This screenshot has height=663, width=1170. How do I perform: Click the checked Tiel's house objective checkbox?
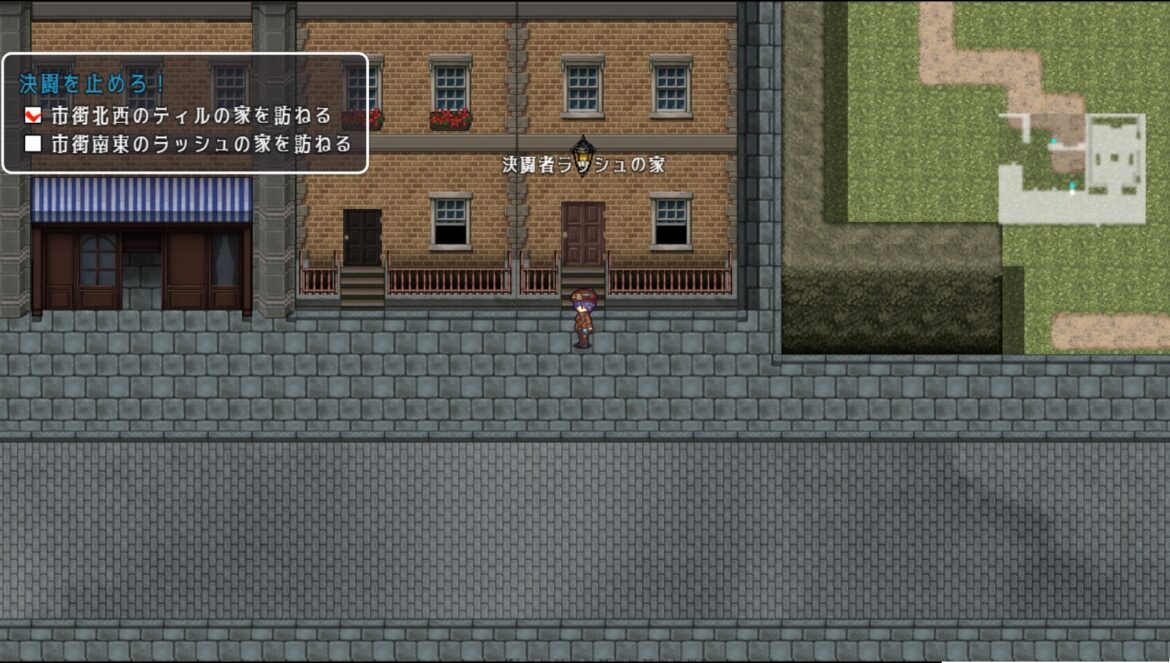click(33, 116)
